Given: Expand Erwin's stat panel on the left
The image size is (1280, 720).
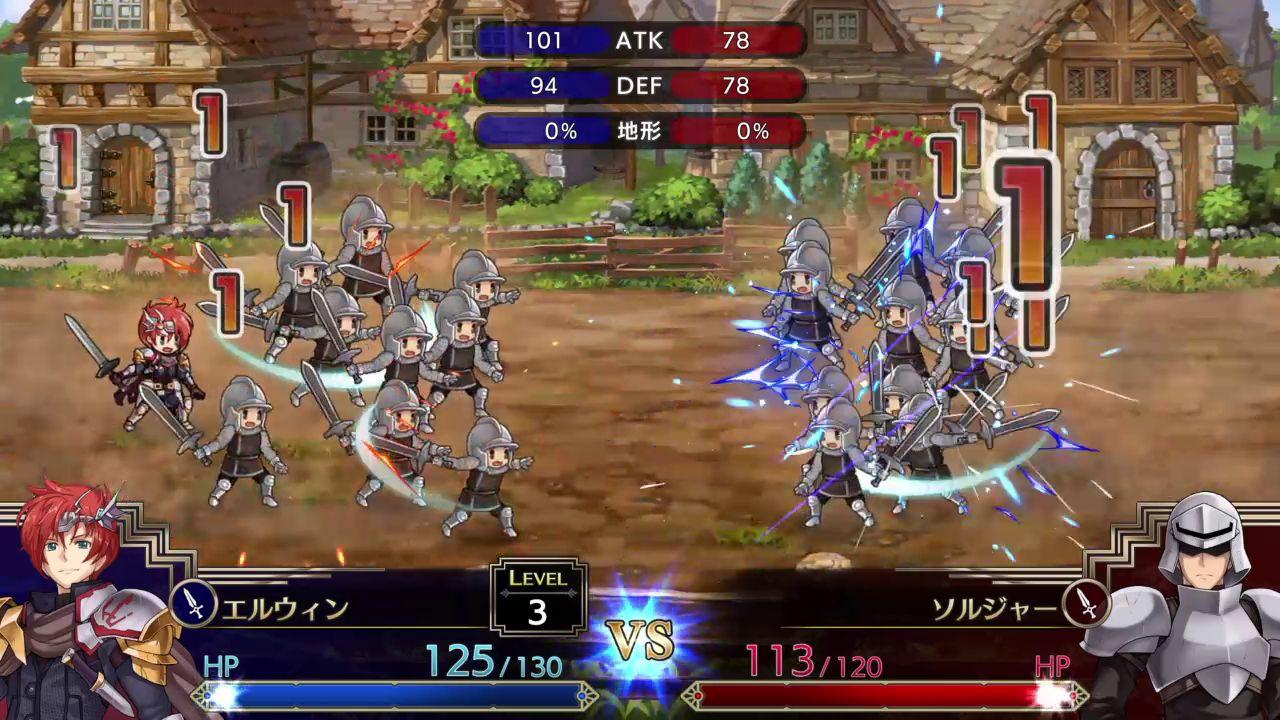Looking at the screenshot, I should 541,87.
